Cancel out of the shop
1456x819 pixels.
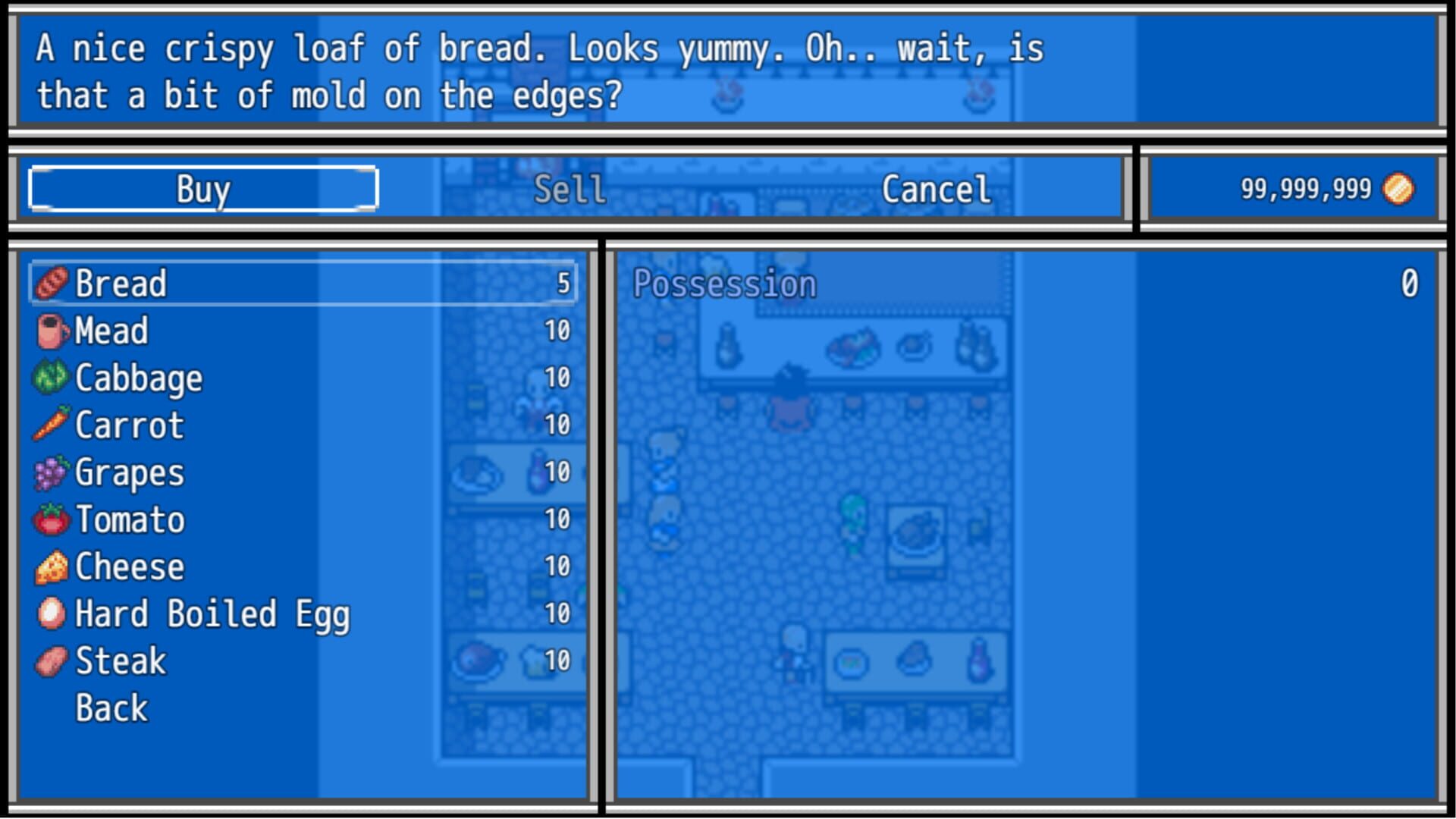pyautogui.click(x=935, y=189)
